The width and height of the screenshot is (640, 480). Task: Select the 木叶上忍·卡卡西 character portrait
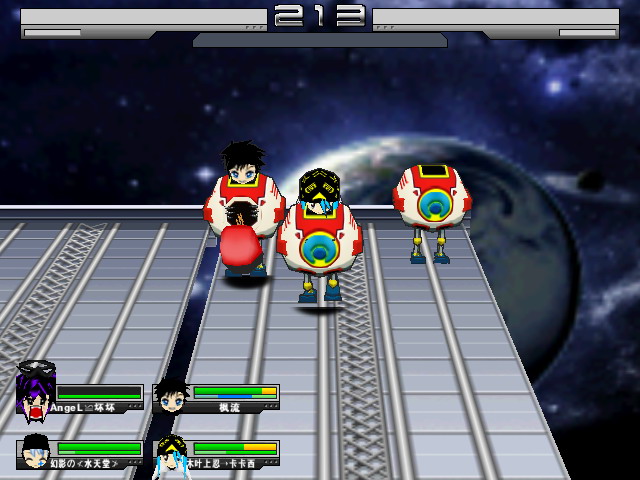click(172, 454)
